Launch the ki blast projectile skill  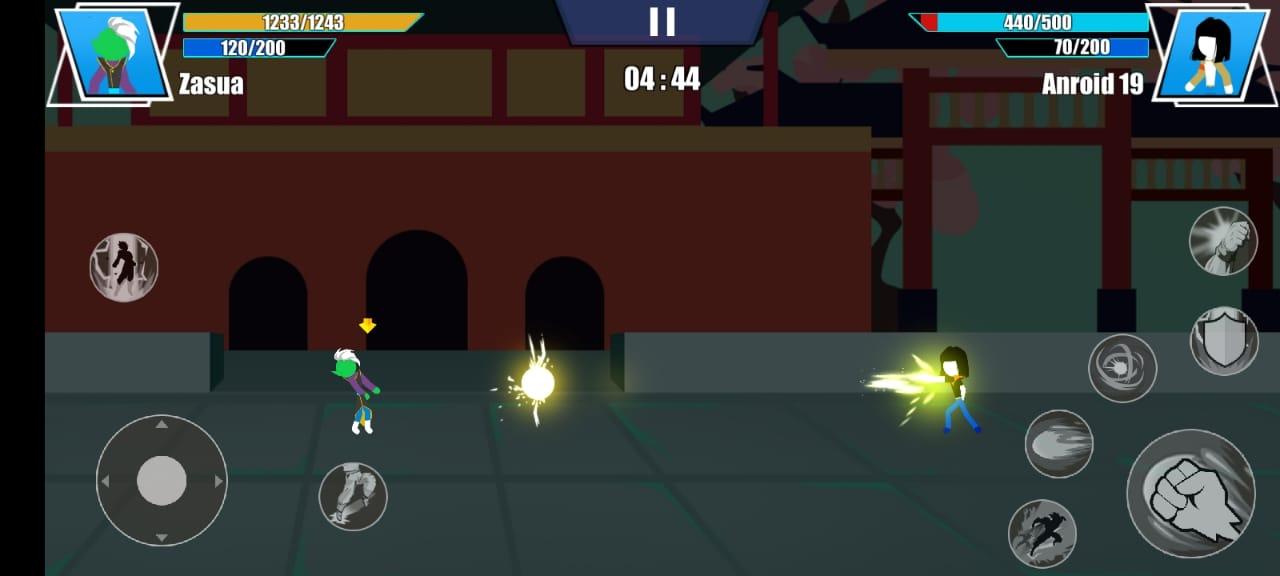[1058, 443]
